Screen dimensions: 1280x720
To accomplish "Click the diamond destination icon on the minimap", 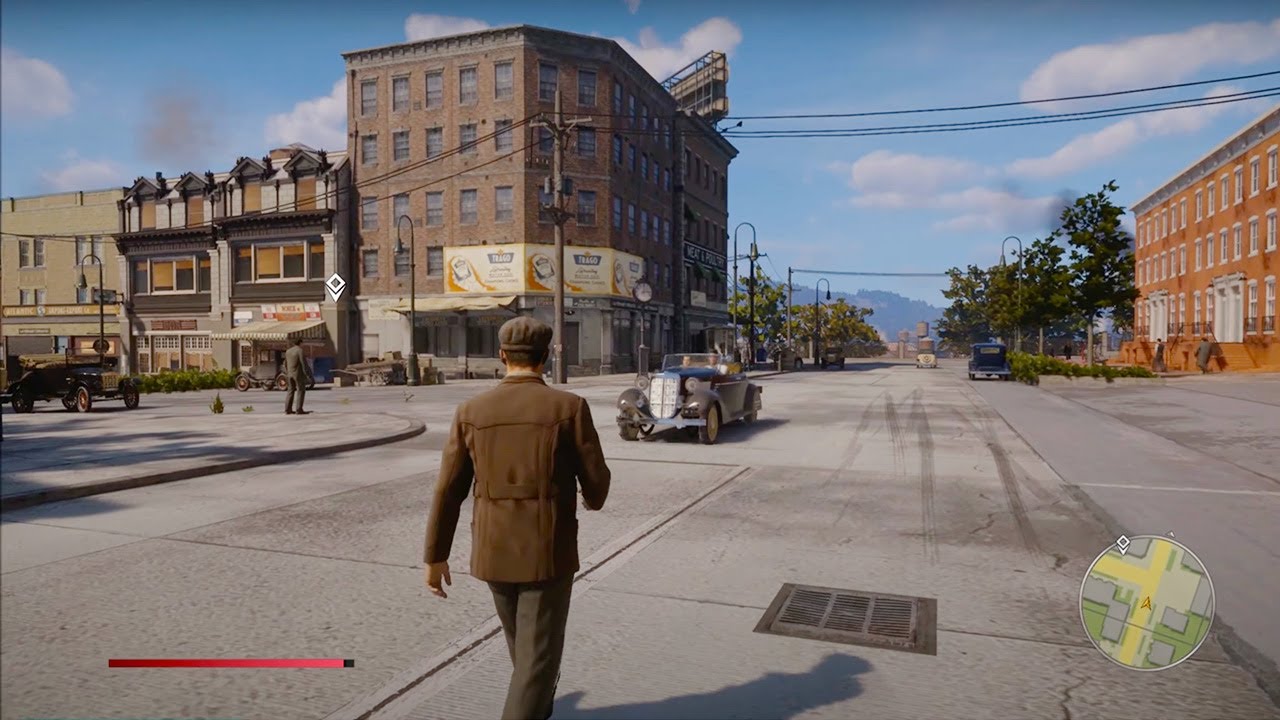I will click(1122, 543).
